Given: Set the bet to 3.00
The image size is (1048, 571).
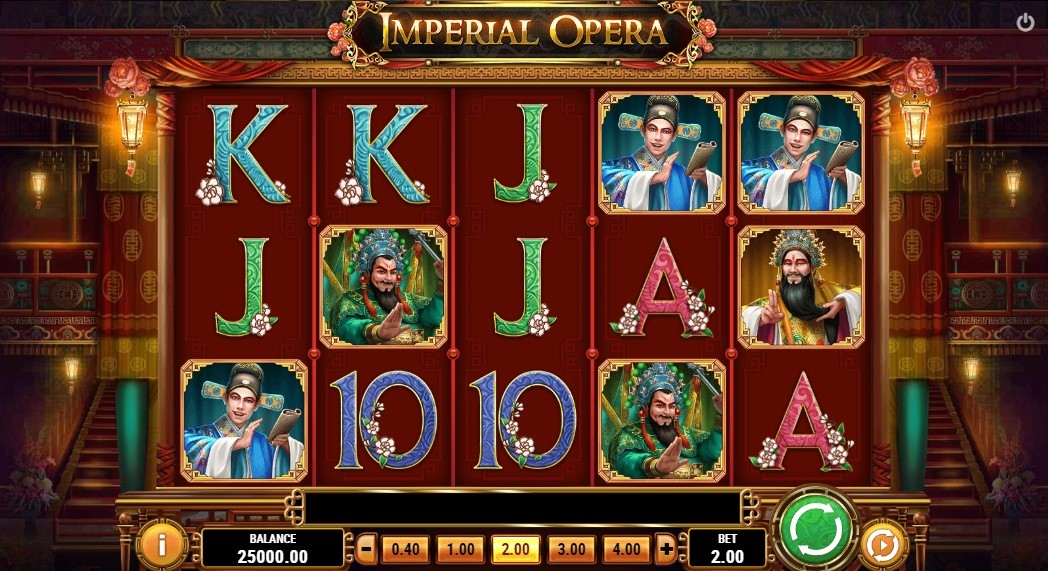Looking at the screenshot, I should click(571, 548).
